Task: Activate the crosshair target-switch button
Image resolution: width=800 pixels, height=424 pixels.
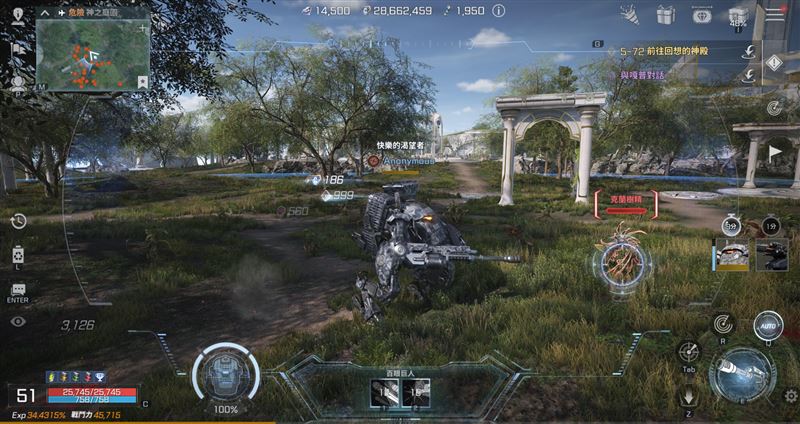Action: 688,351
